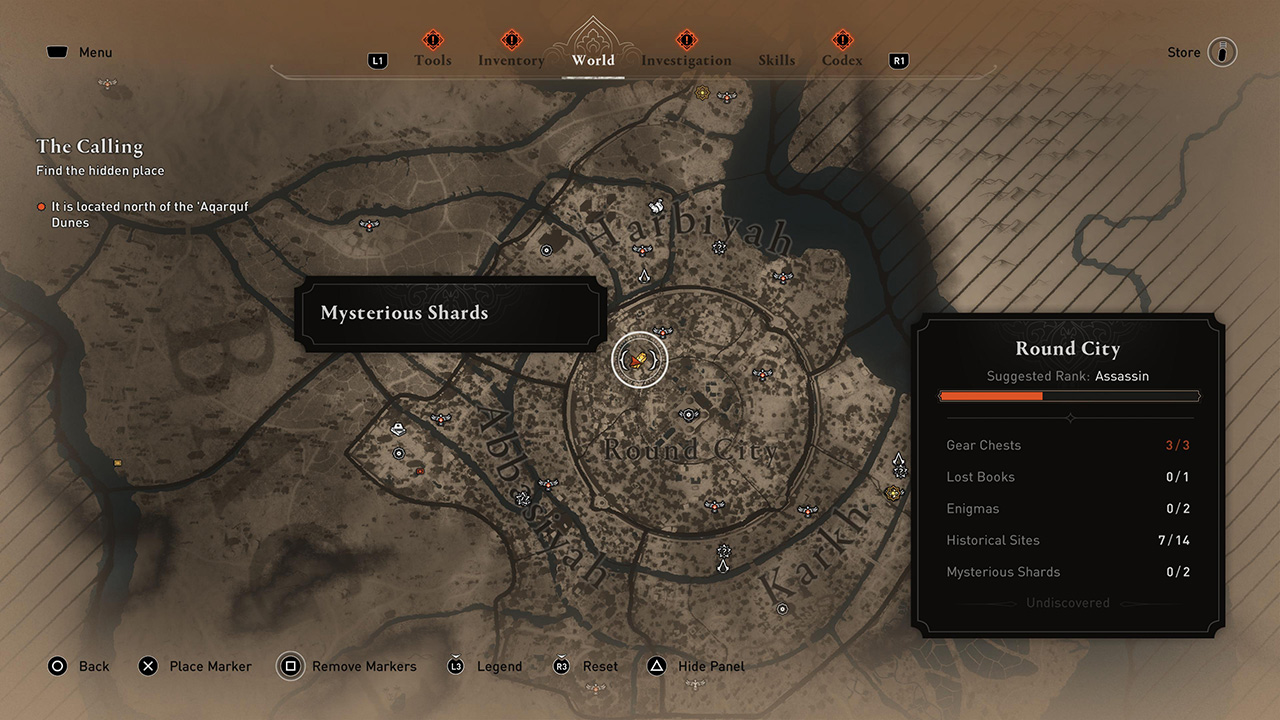Click the Codex alert badge icon
Viewport: 1280px width, 720px height.
click(x=841, y=40)
